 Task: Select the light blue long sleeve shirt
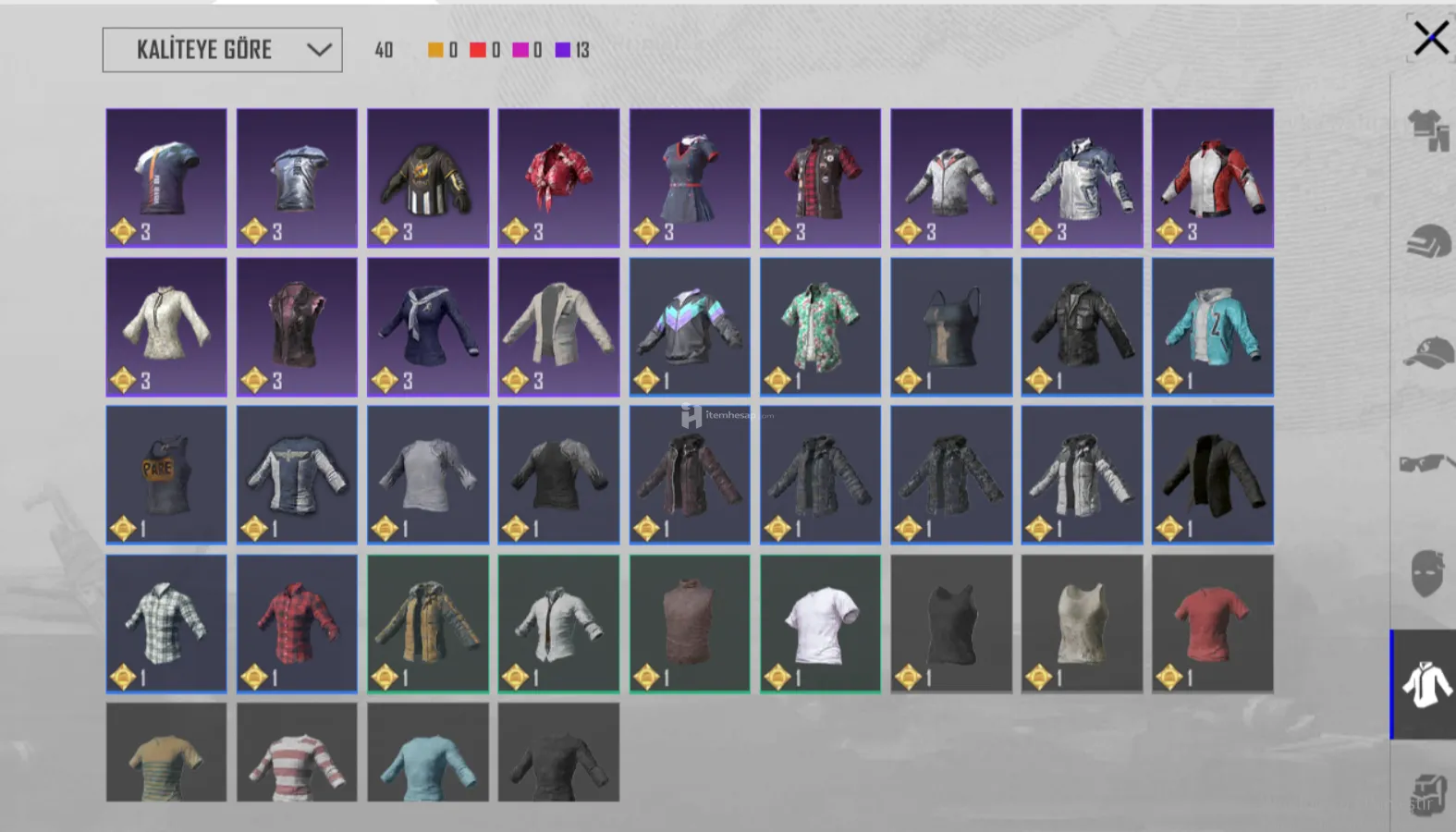427,752
